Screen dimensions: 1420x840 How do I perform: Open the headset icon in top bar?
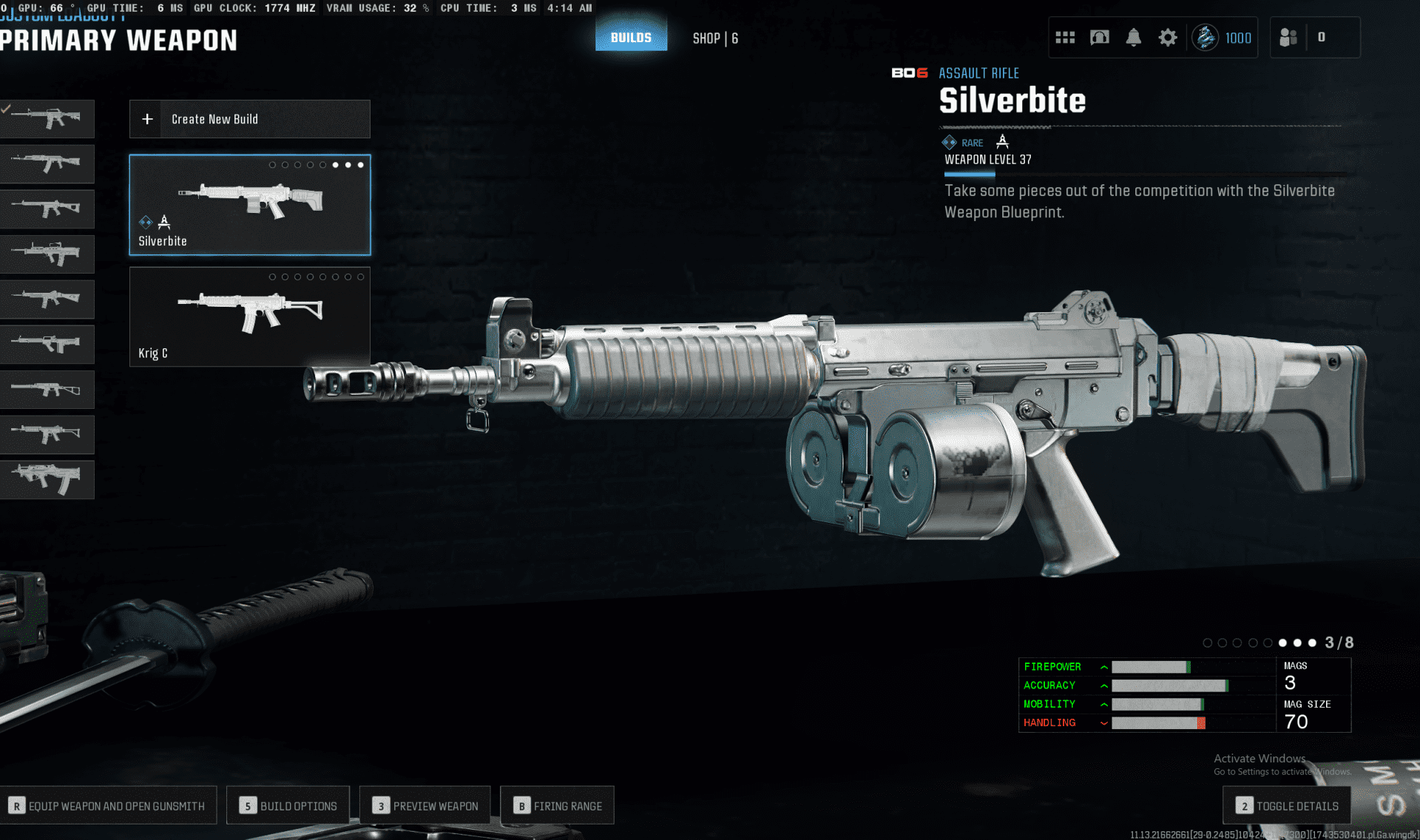click(x=1100, y=38)
